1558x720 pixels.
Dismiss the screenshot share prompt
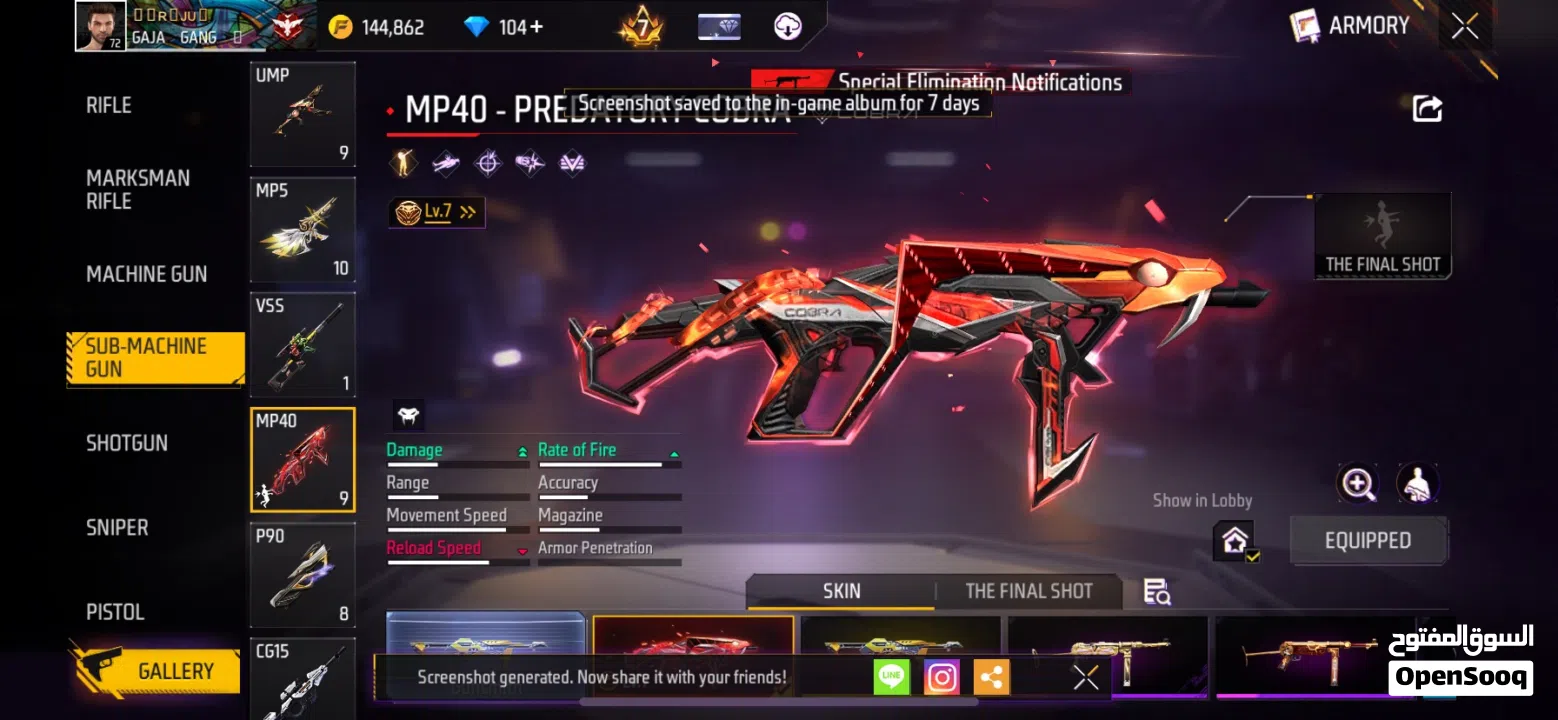[x=1085, y=677]
